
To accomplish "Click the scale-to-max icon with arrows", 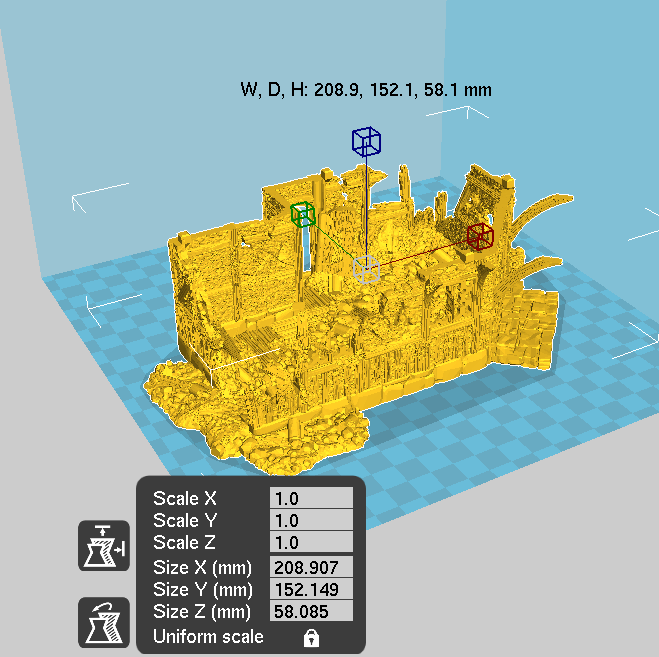I will coord(104,546).
